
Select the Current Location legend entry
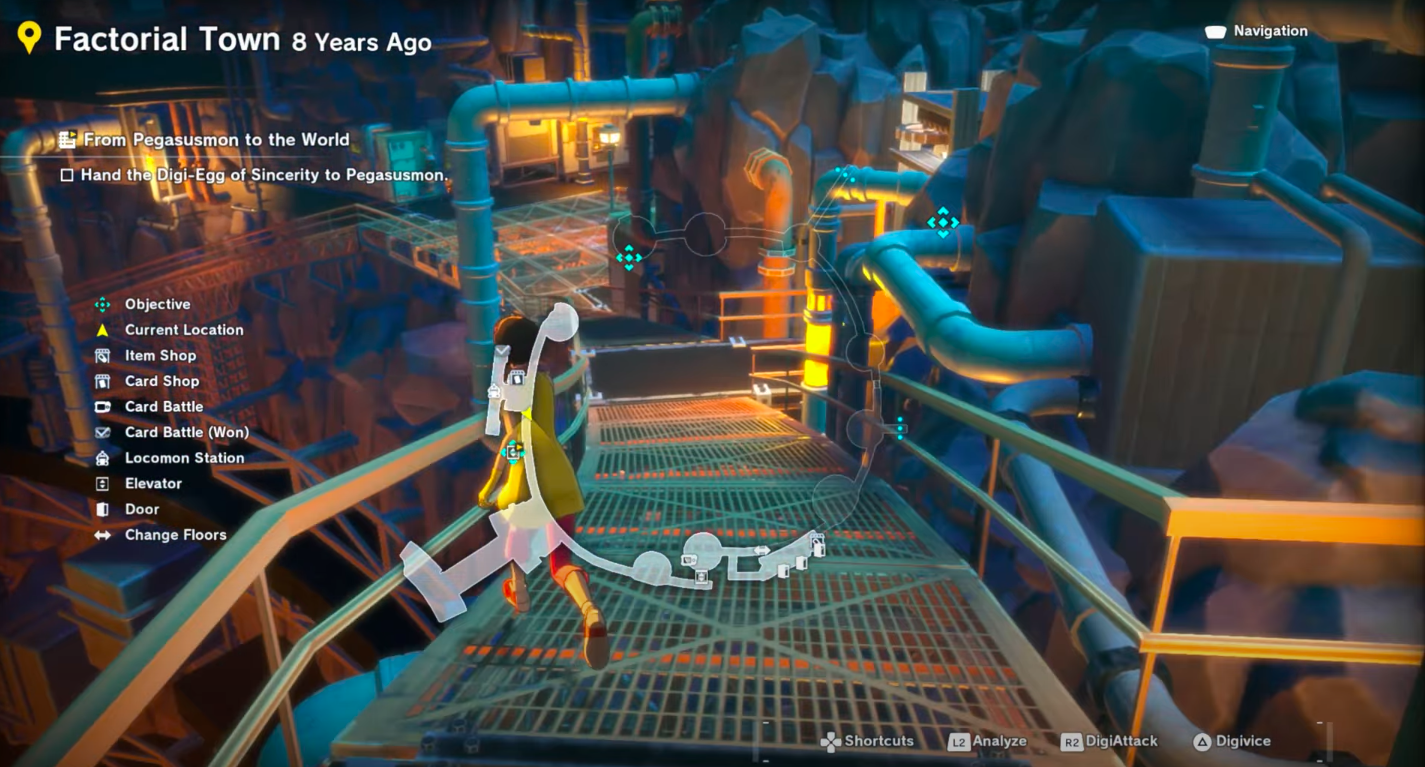click(x=183, y=330)
